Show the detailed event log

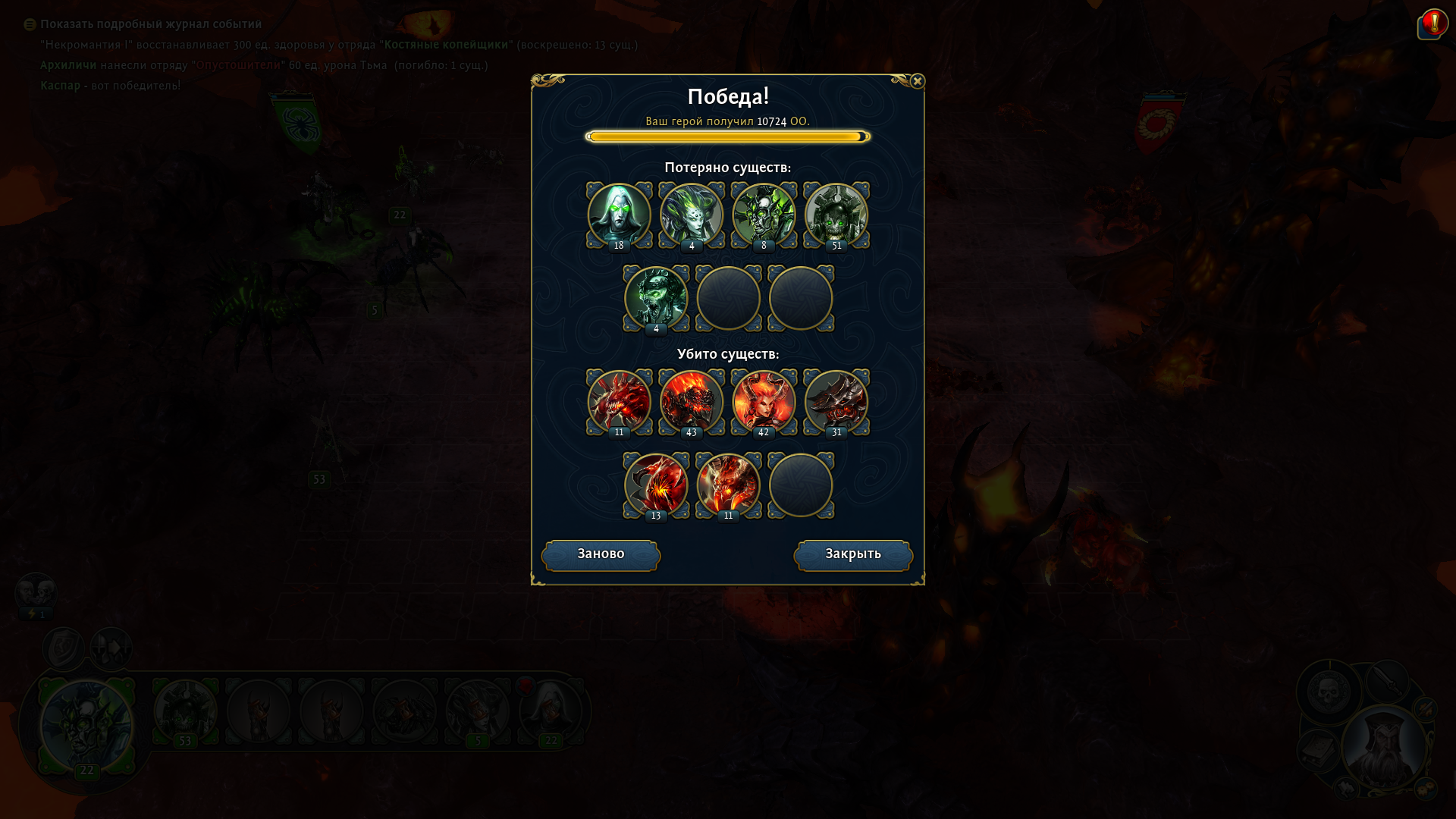pyautogui.click(x=150, y=24)
